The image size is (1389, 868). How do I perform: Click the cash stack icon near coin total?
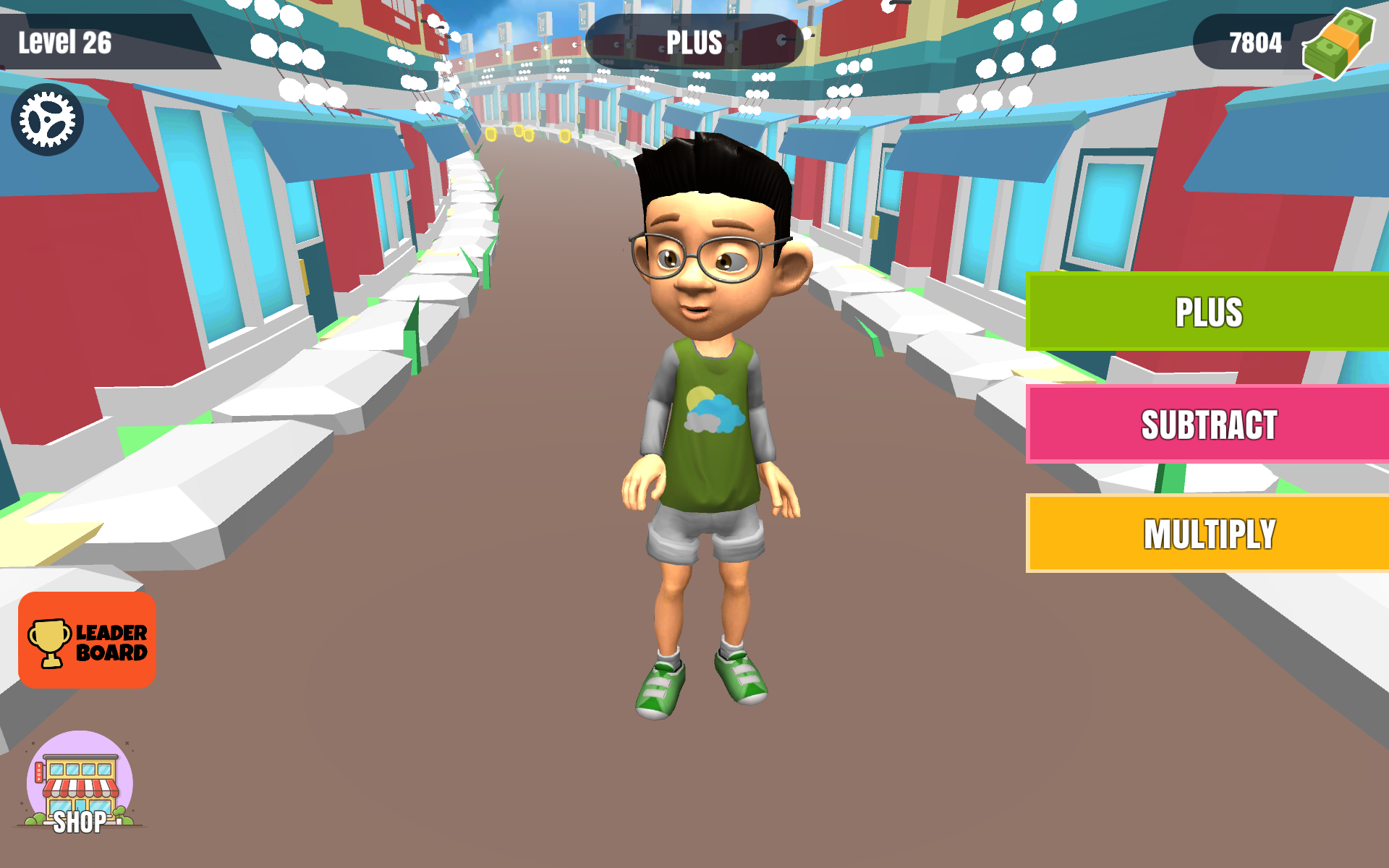coord(1339,45)
